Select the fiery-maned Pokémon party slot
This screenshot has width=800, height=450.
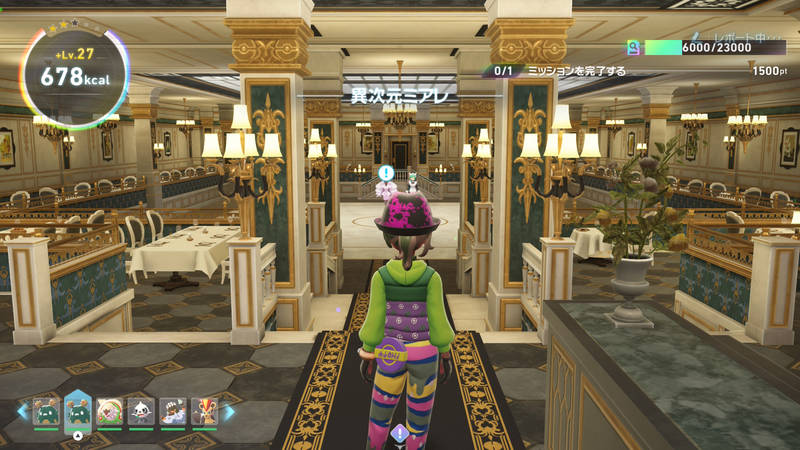(204, 412)
